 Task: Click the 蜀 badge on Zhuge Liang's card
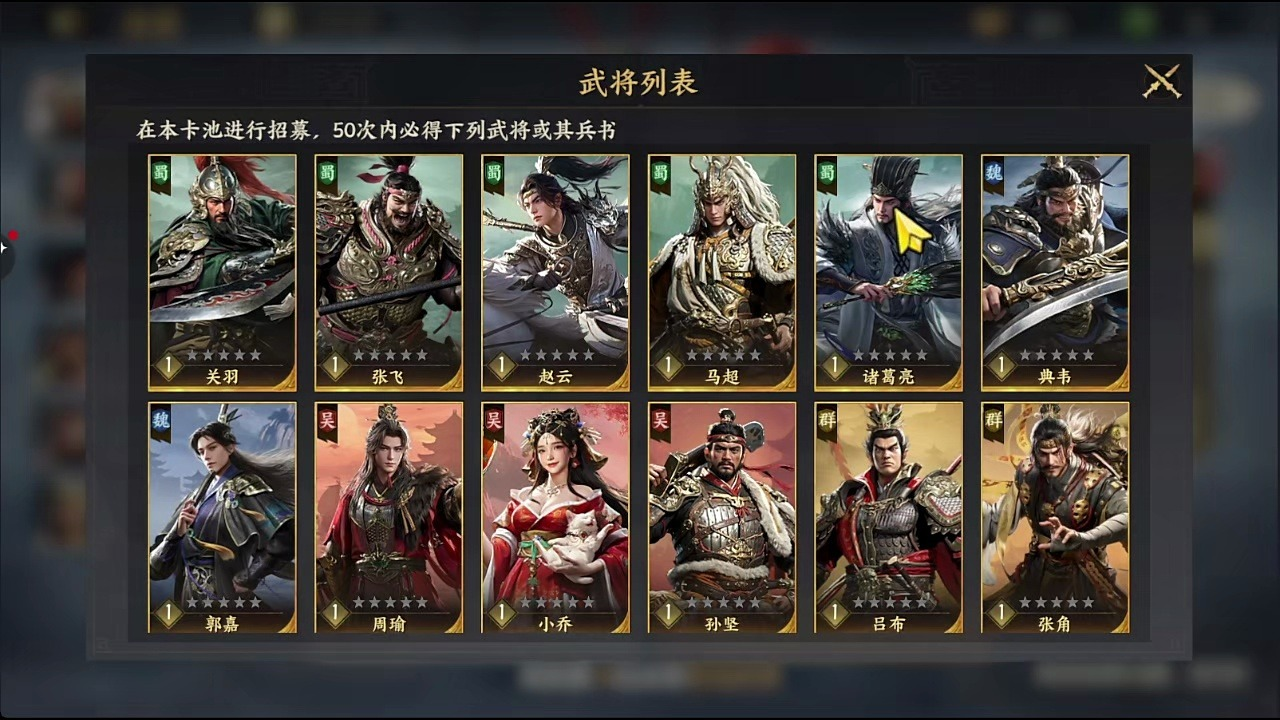tap(829, 170)
